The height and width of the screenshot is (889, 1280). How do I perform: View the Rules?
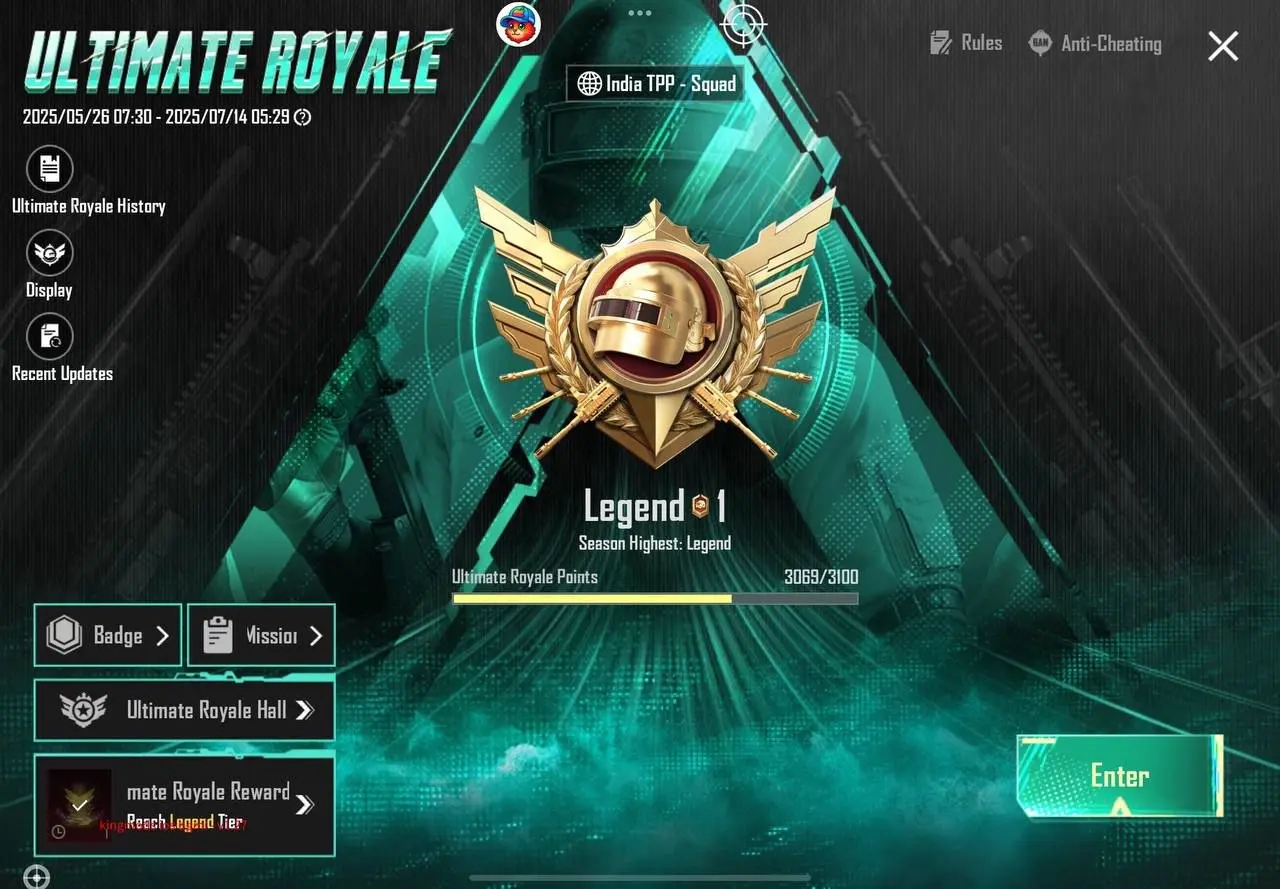point(965,43)
